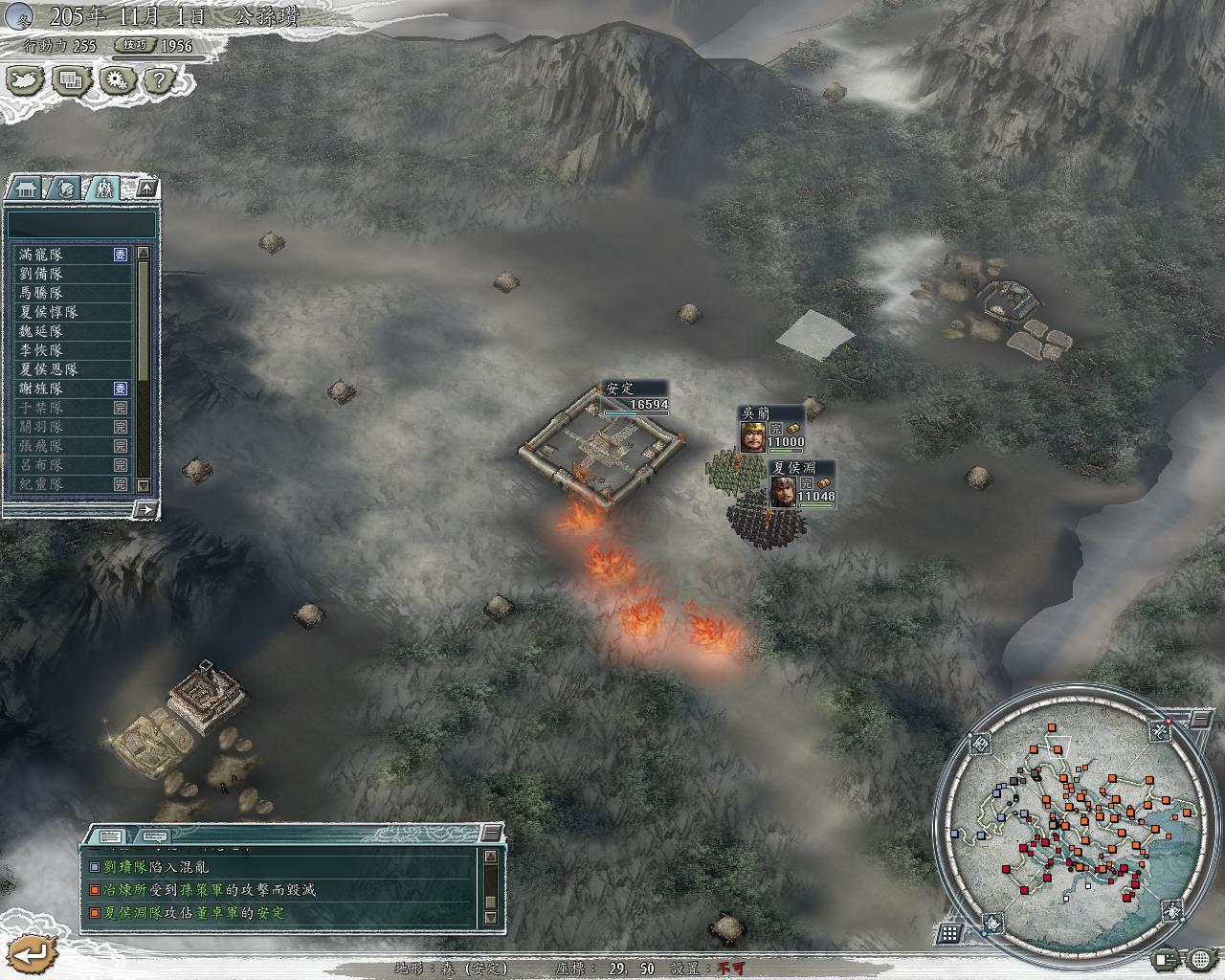Click the unit list scroll-down arrow
This screenshot has height=980, width=1225.
tap(144, 485)
